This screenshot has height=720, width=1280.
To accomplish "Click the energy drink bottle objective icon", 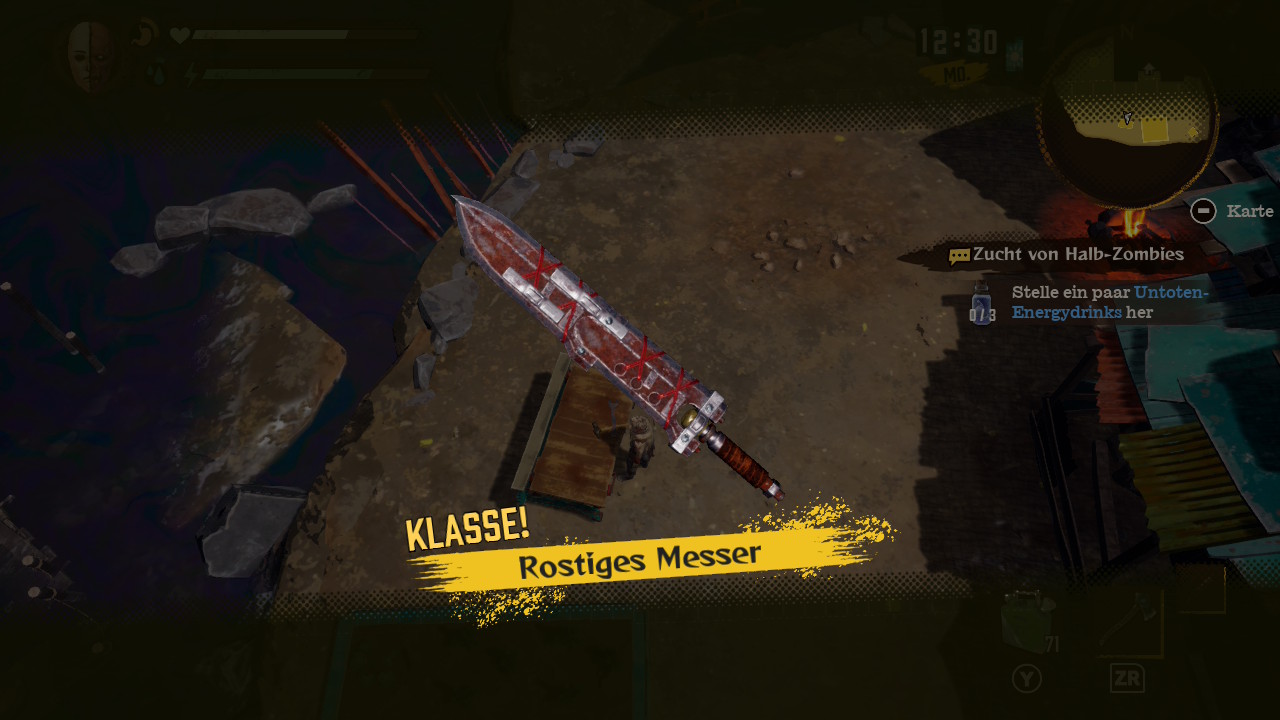I will [982, 303].
